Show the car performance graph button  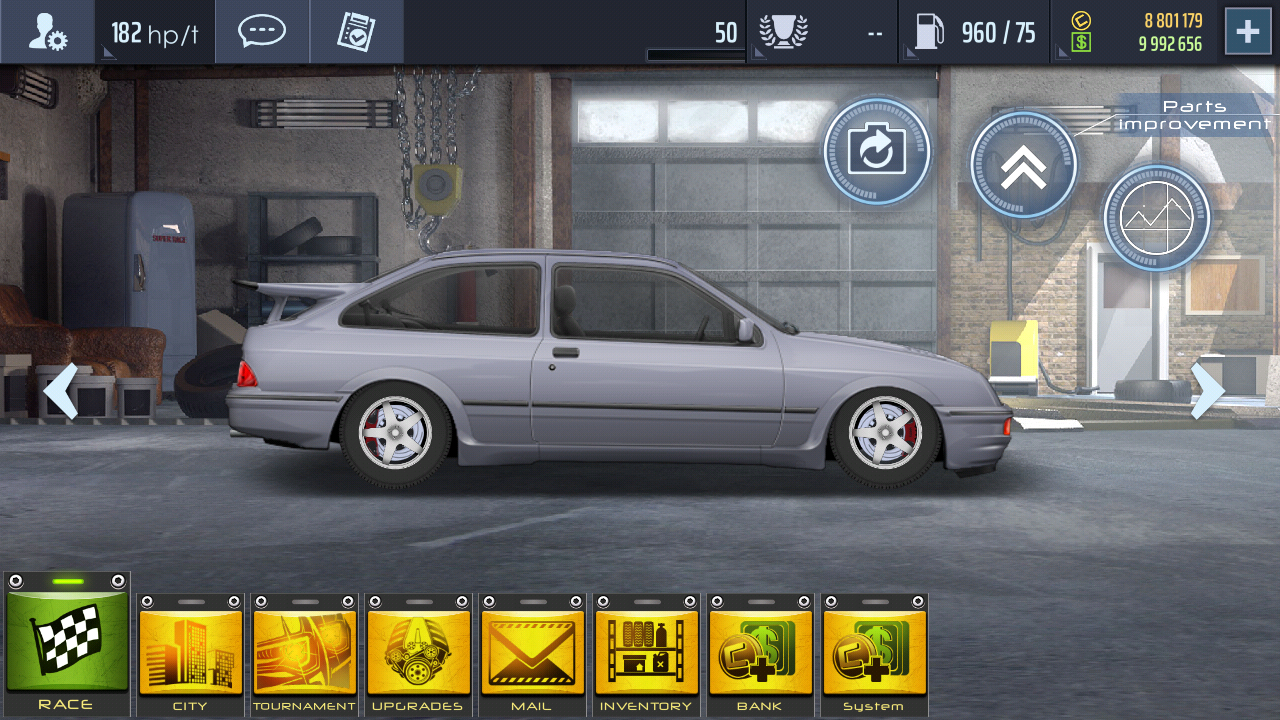pos(1156,217)
